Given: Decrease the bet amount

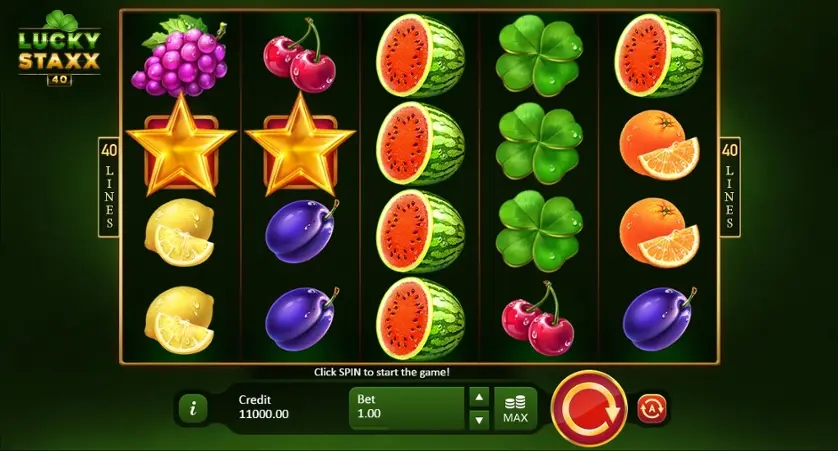Looking at the screenshot, I should (479, 420).
